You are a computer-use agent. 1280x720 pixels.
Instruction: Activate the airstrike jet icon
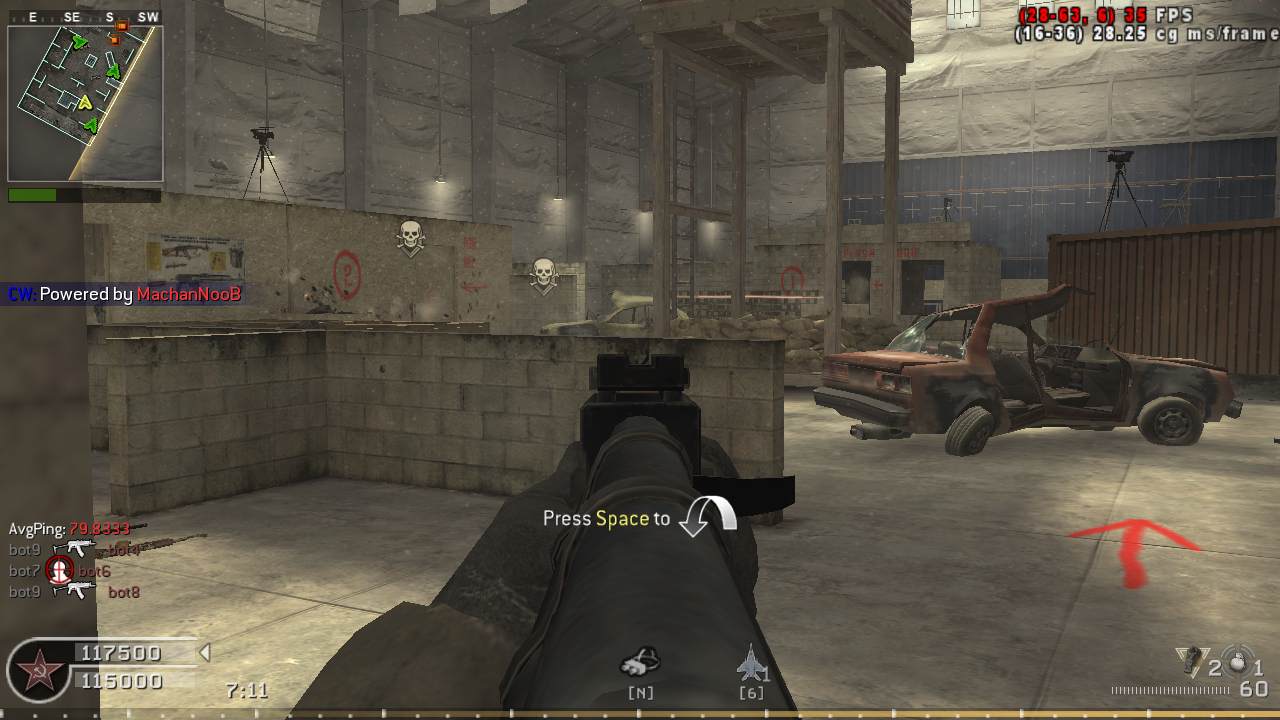pyautogui.click(x=750, y=662)
